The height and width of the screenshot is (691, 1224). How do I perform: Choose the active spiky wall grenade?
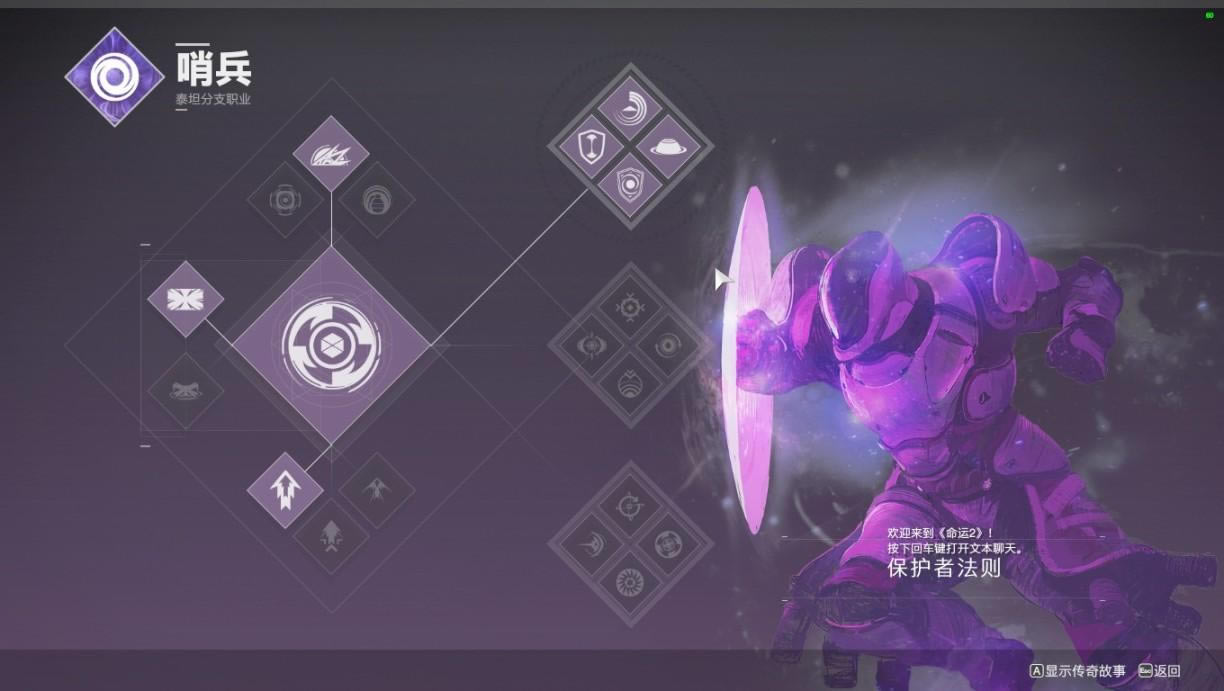click(x=331, y=153)
